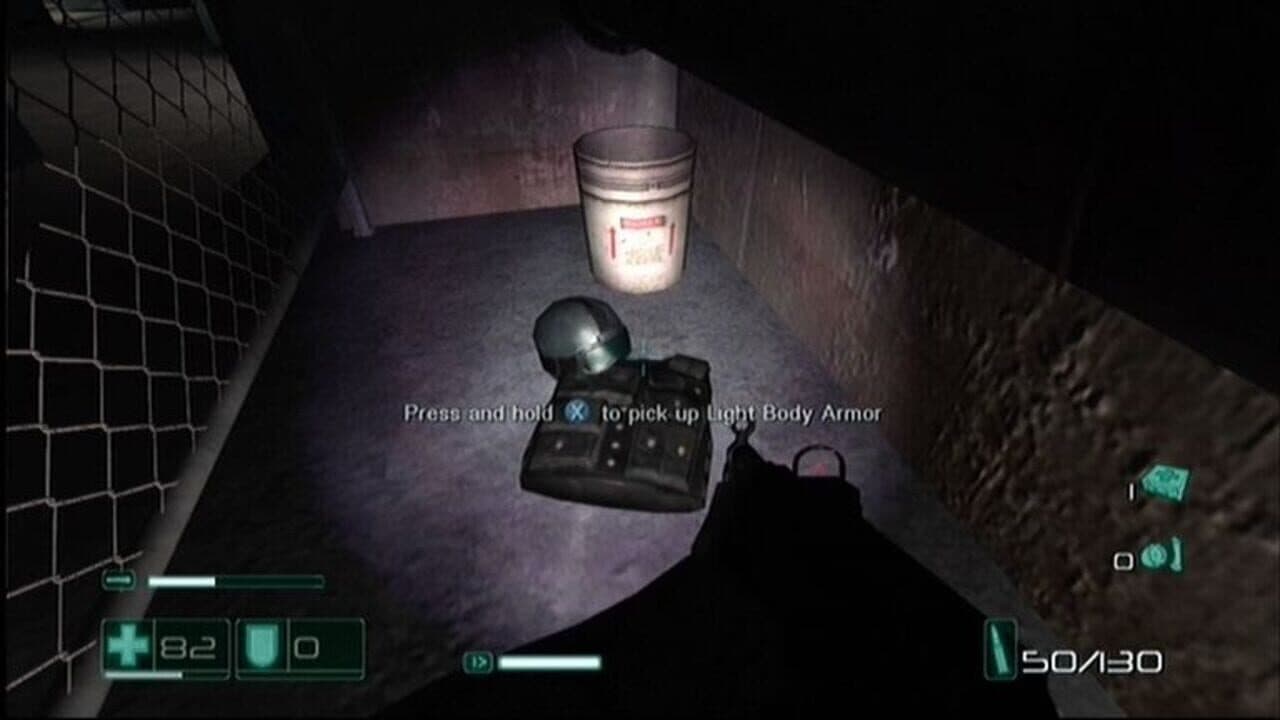Toggle the armor counter reading 0
Viewport: 1280px width, 720px height.
306,648
